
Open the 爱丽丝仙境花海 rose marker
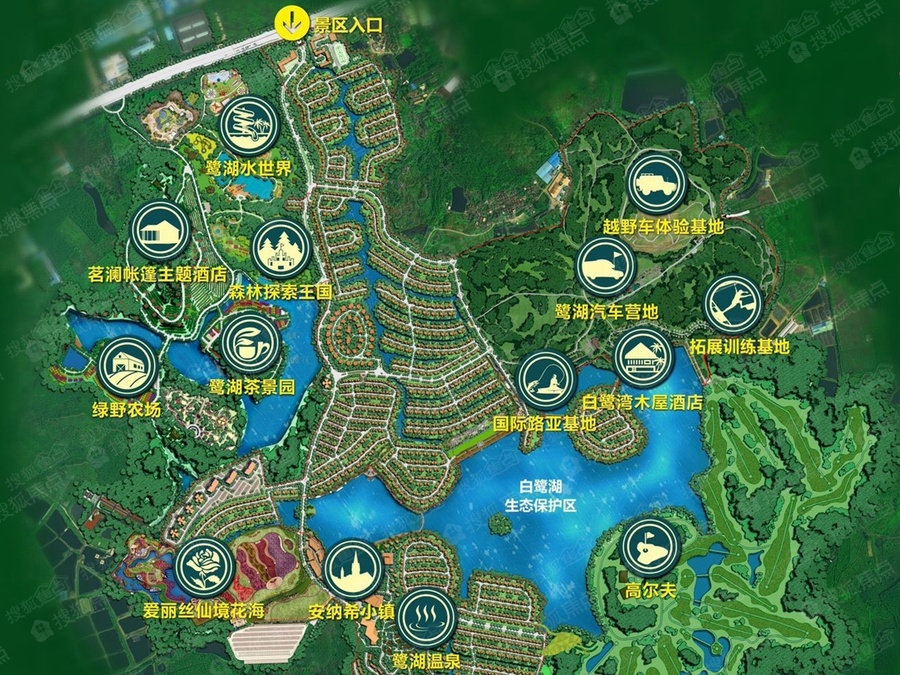point(204,568)
